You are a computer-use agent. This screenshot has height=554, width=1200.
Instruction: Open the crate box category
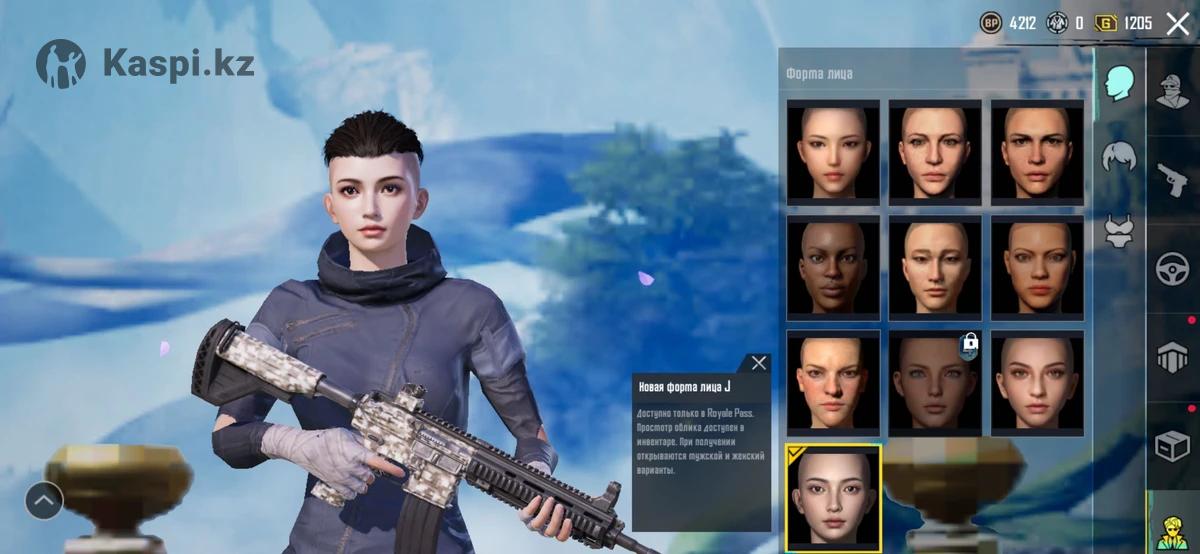(1173, 445)
